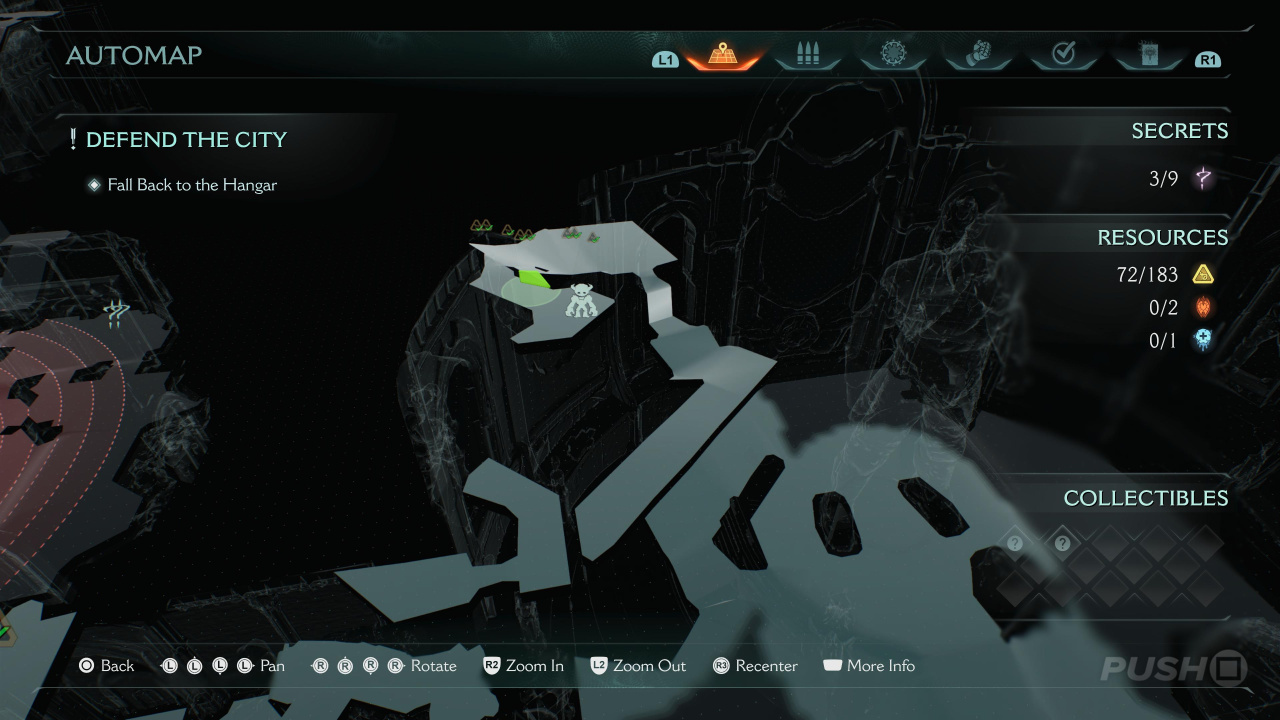Select the Automap tab with map pin icon
The width and height of the screenshot is (1280, 720).
[x=723, y=55]
